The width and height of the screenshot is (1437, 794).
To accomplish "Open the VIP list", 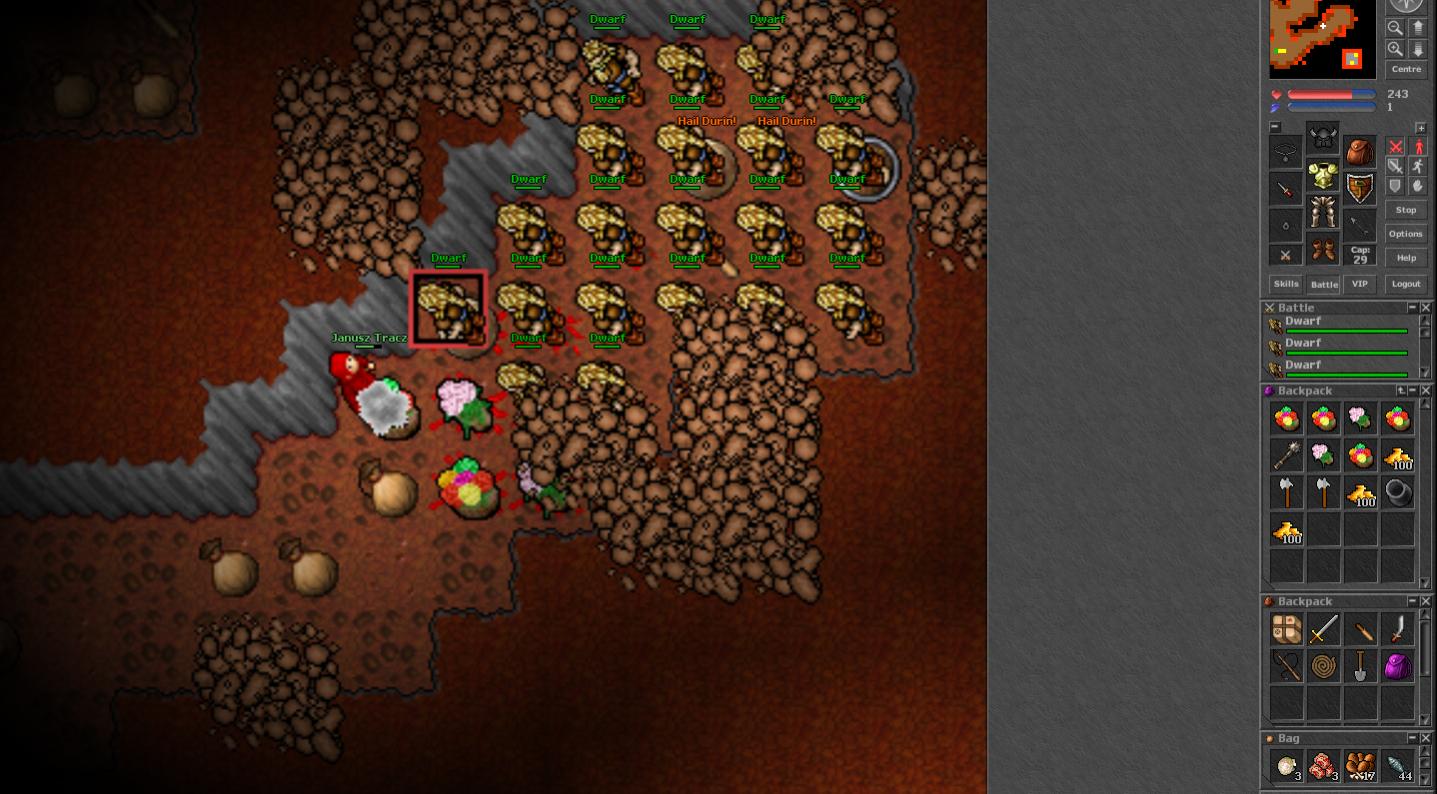I will coord(1359,284).
